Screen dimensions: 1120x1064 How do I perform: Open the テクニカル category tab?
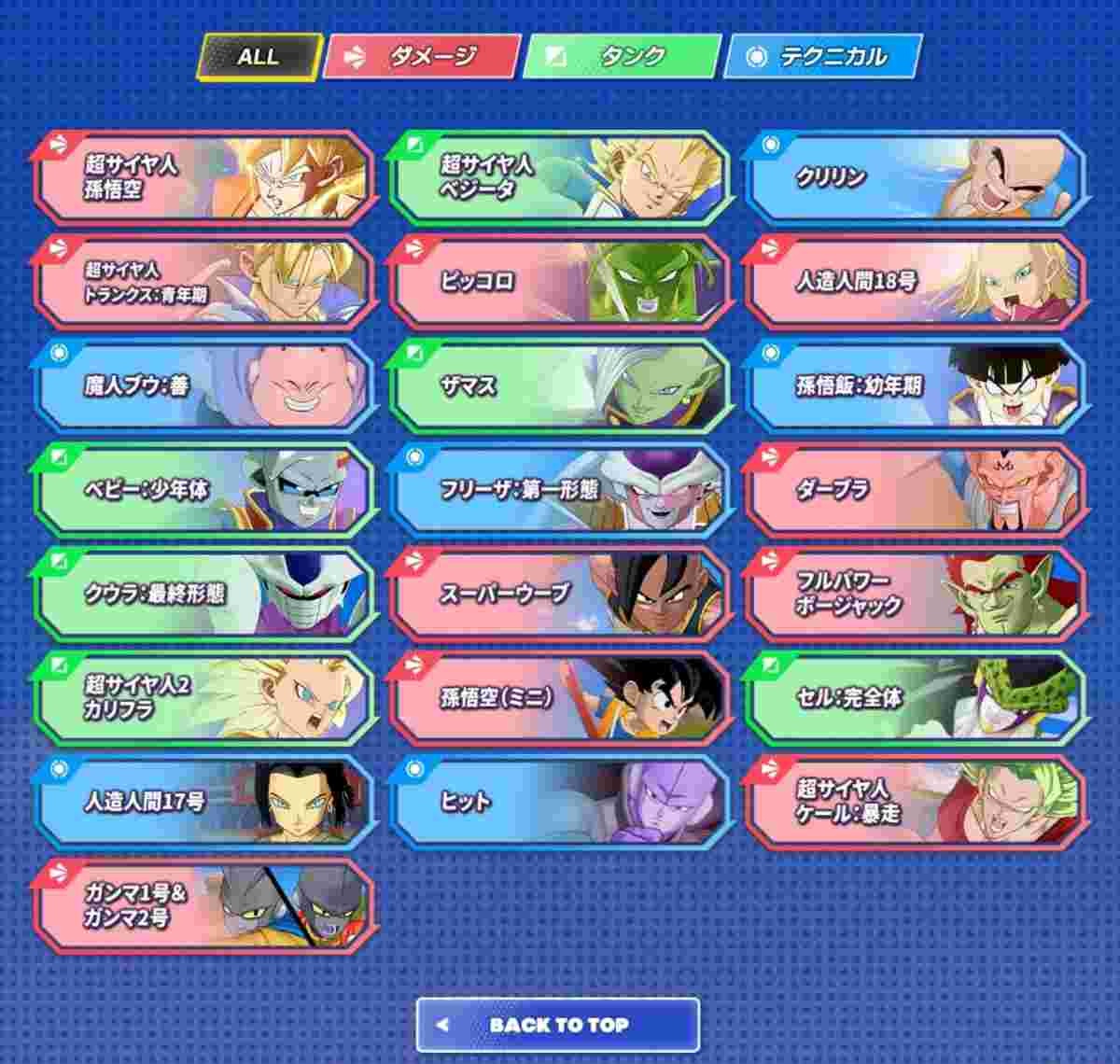click(822, 57)
